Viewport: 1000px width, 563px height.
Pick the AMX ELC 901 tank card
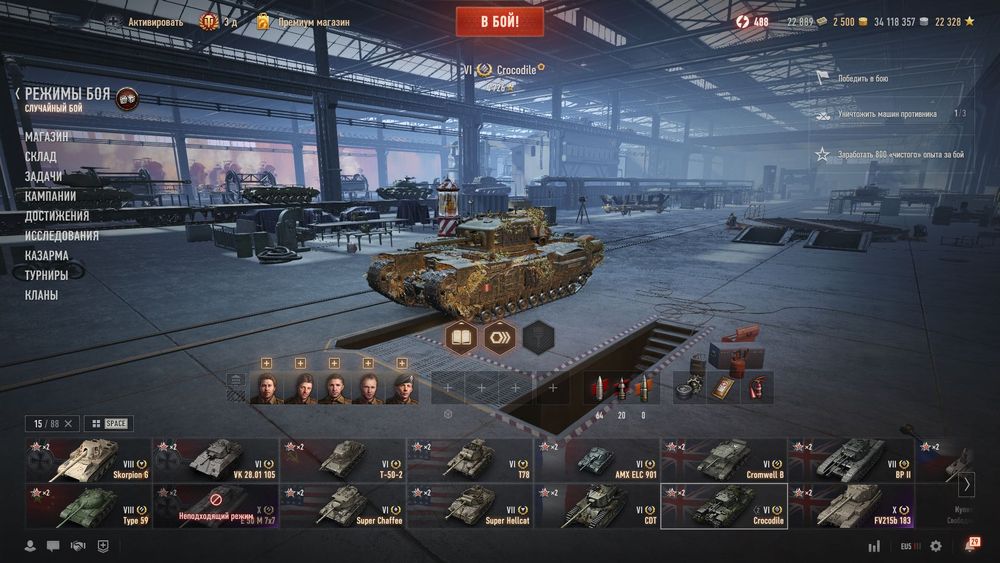(597, 460)
